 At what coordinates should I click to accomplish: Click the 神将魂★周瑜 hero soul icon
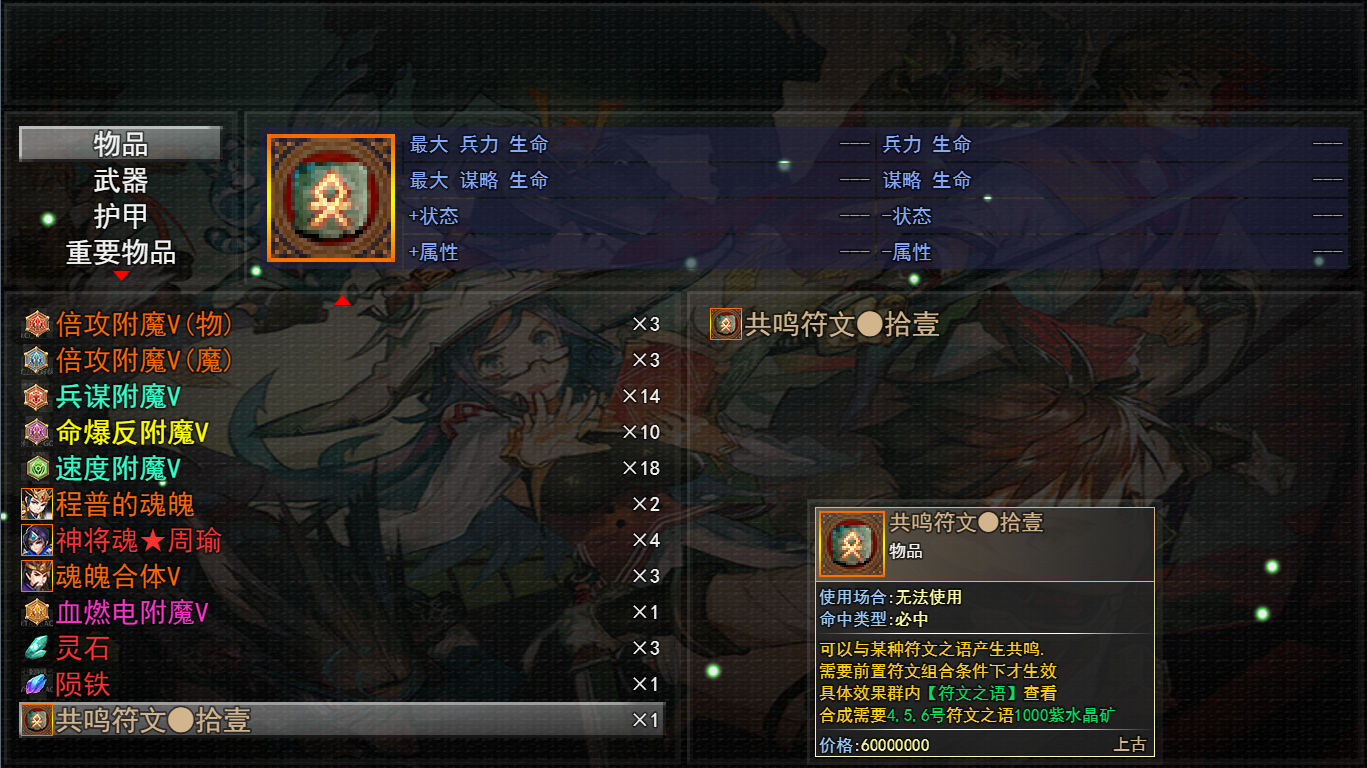click(x=37, y=540)
